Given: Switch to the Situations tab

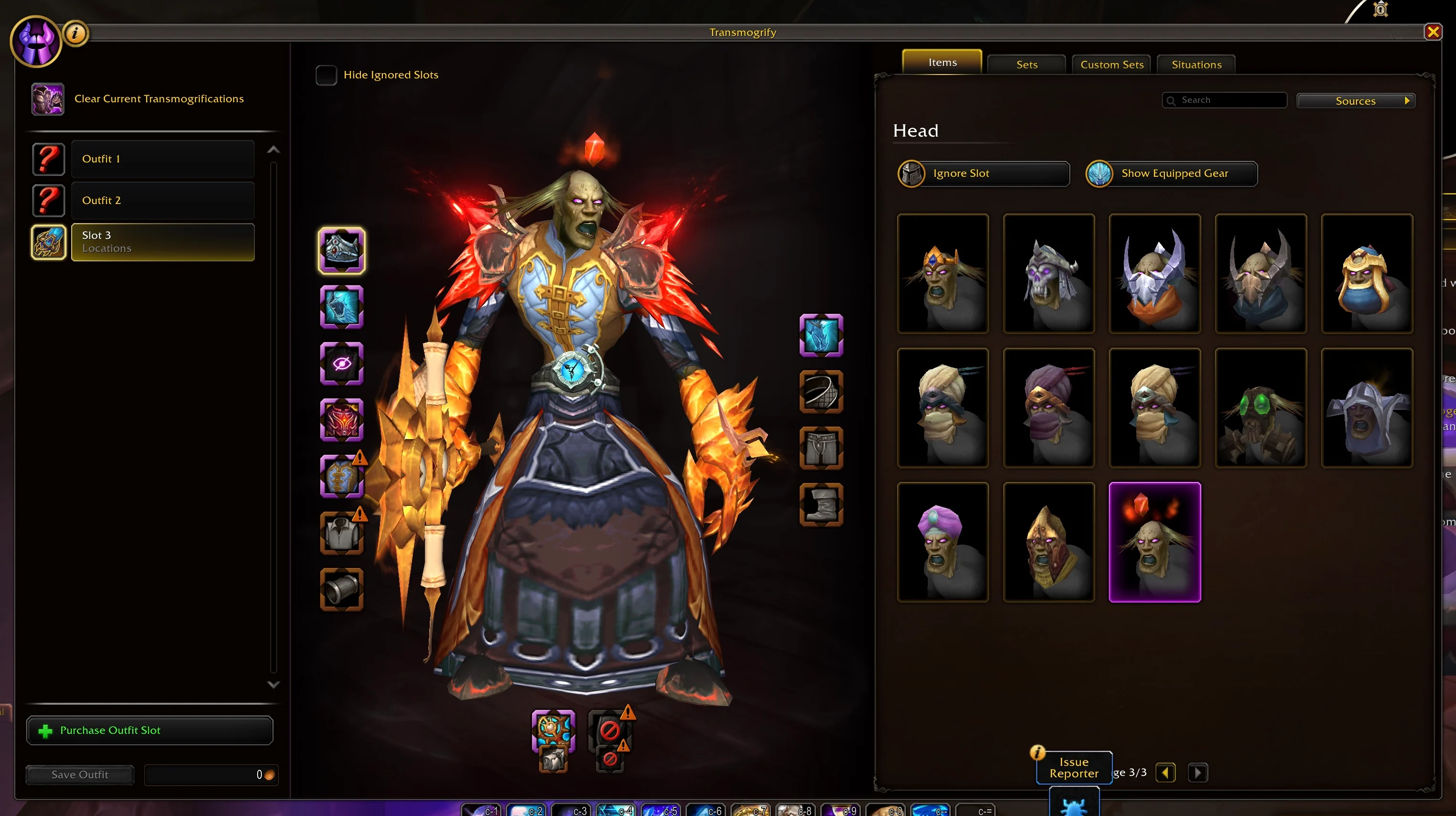Looking at the screenshot, I should click(x=1196, y=64).
